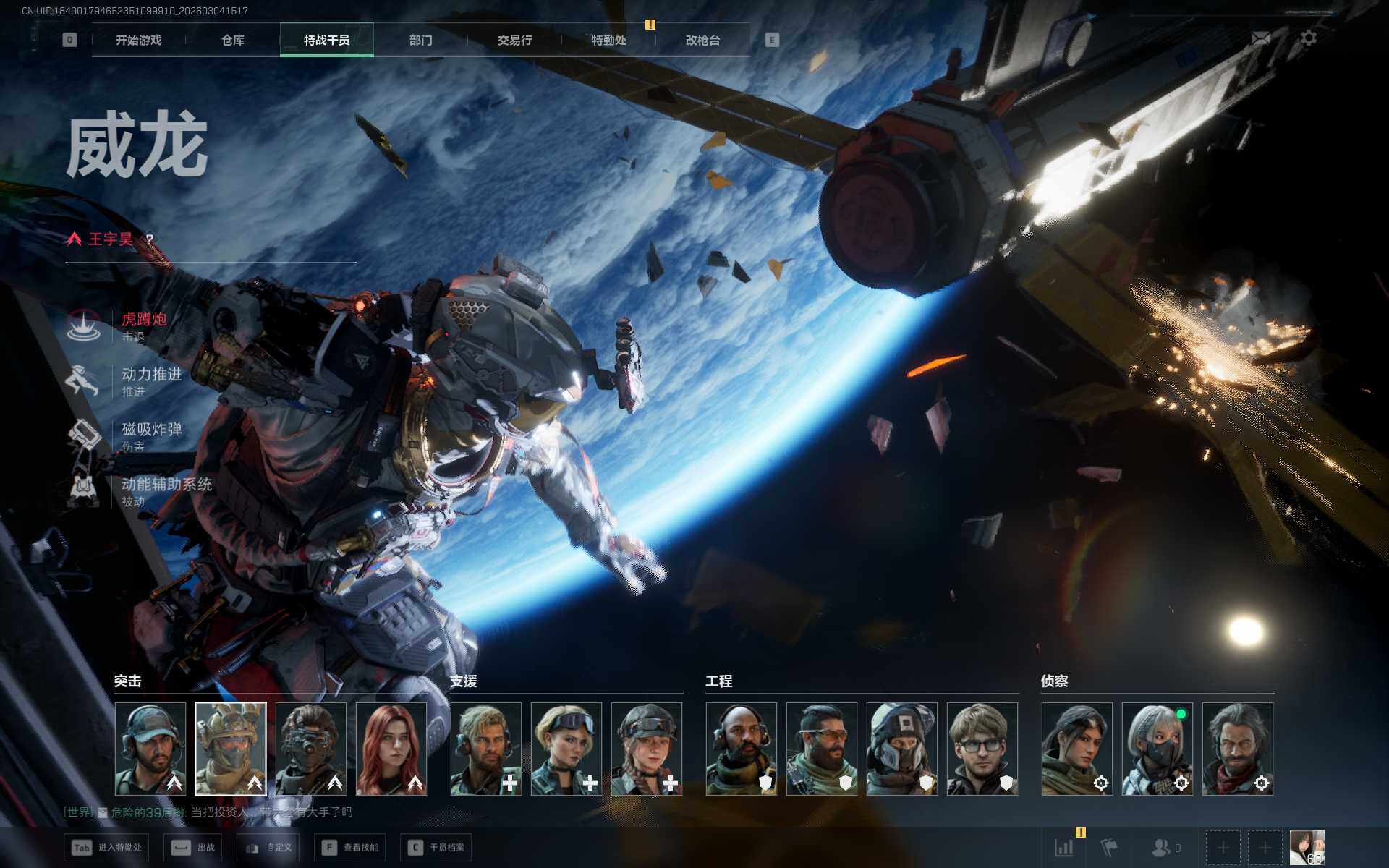Select the red-haired assault operator portrait
Screen dimensions: 1389x868
point(391,749)
